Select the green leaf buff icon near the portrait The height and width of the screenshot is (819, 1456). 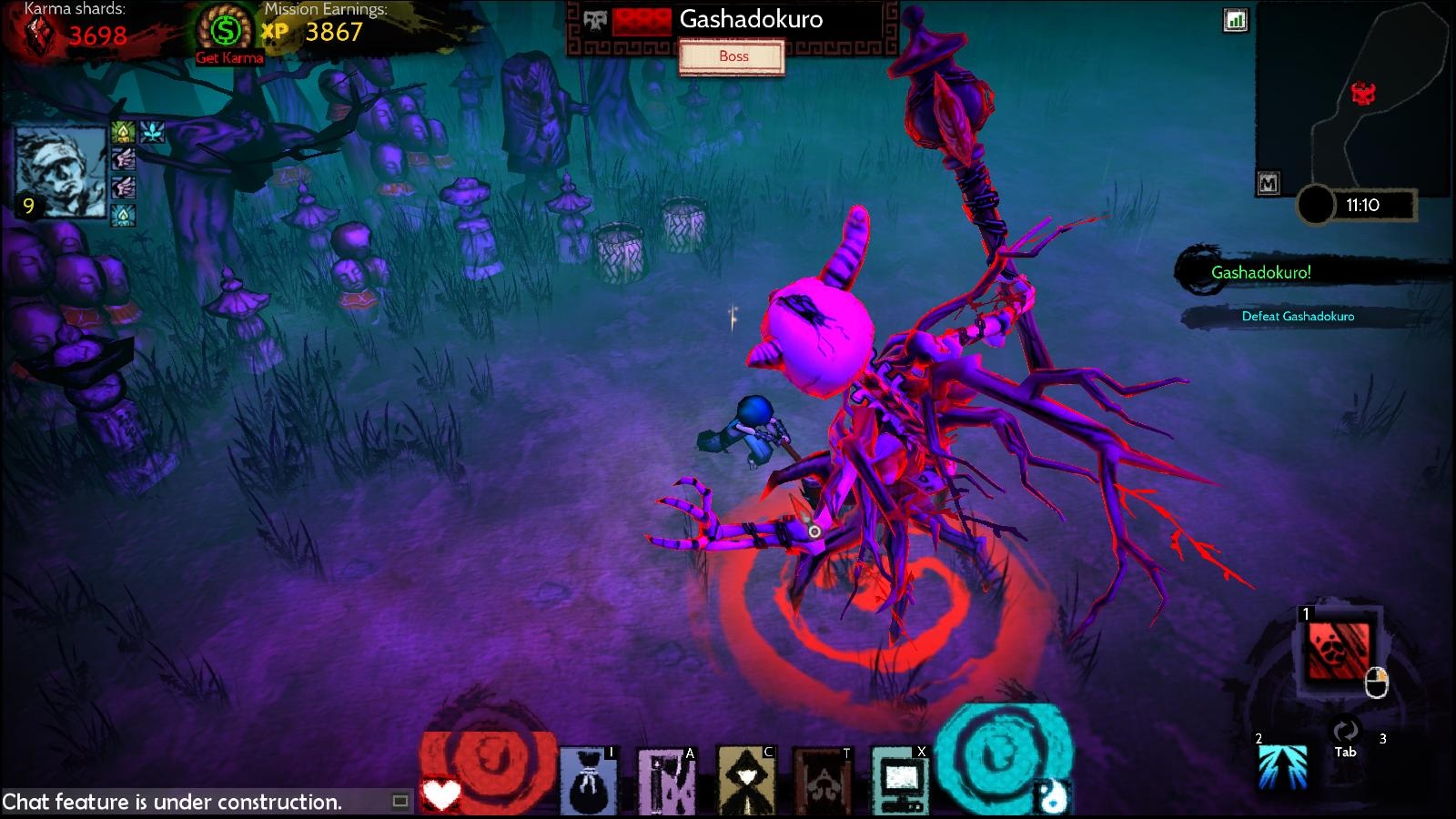[x=121, y=132]
